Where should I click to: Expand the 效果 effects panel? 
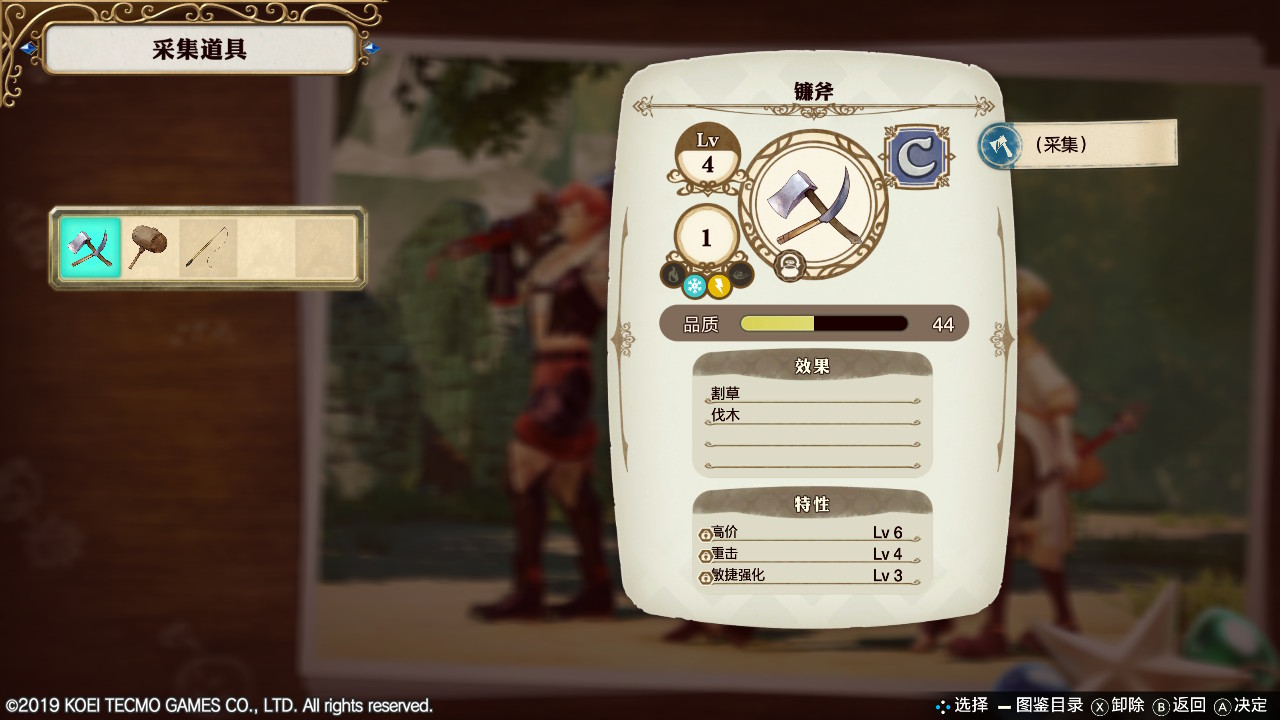(812, 365)
